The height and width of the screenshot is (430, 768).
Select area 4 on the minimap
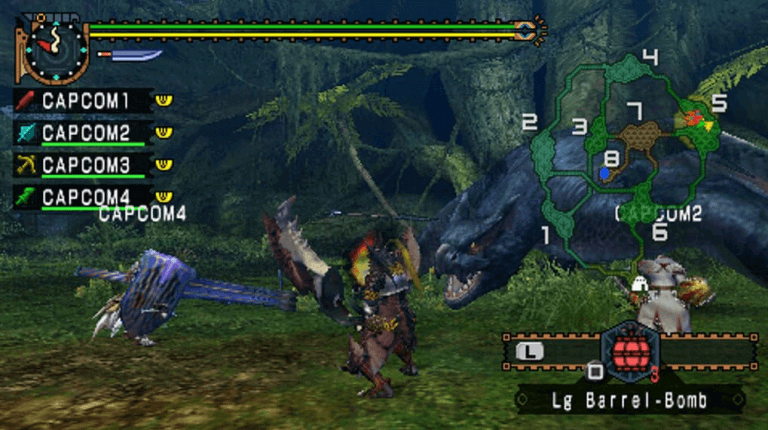pyautogui.click(x=650, y=57)
